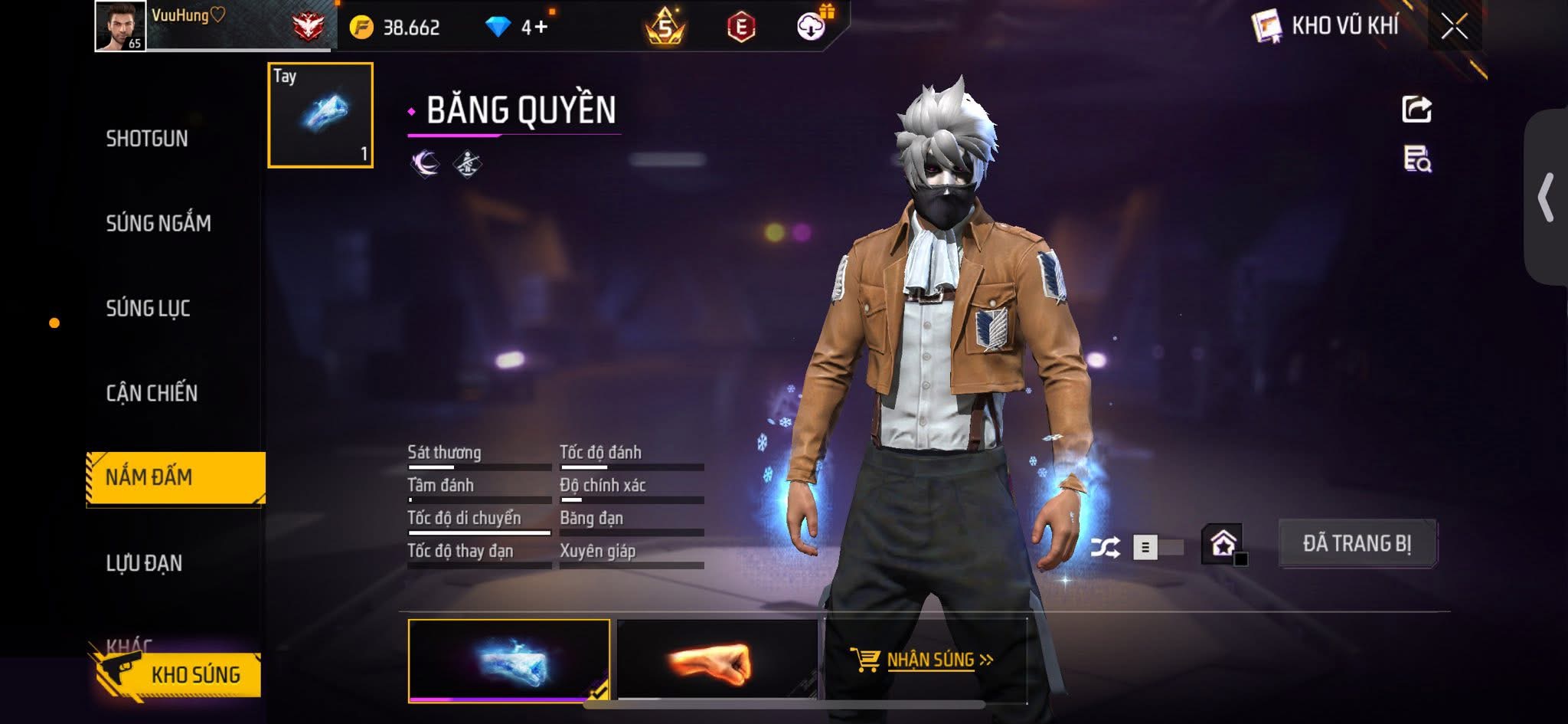Follow the NHẬN SÚNG link

[922, 660]
